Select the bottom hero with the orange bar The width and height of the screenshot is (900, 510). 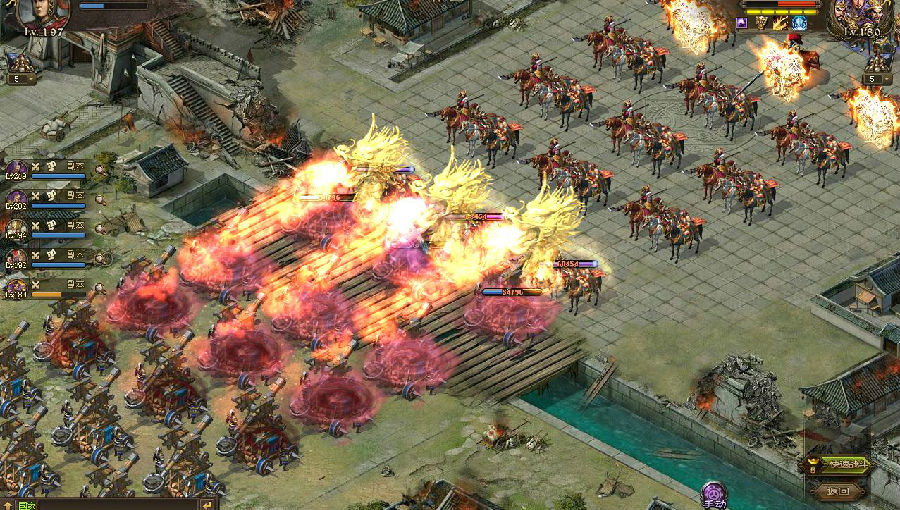coord(17,289)
